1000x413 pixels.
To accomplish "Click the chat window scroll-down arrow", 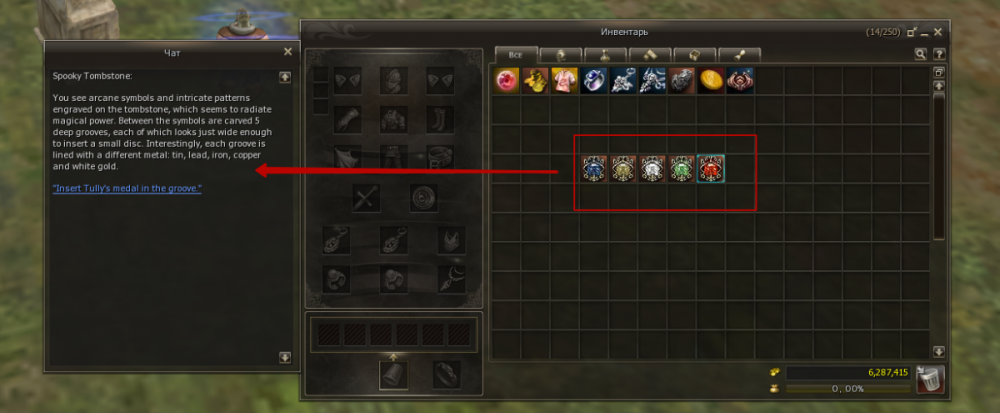I will click(x=285, y=357).
